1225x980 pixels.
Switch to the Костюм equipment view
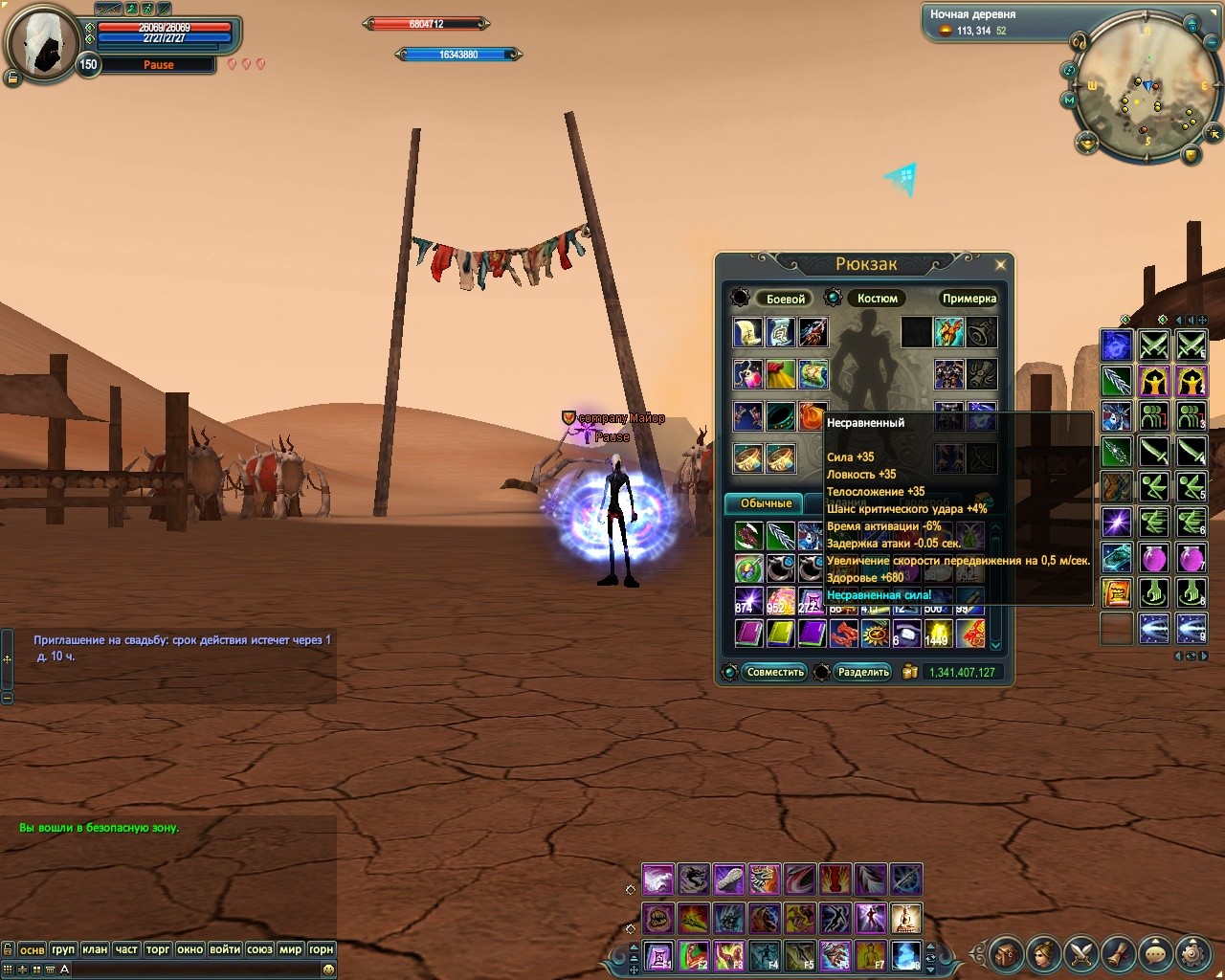[x=877, y=299]
